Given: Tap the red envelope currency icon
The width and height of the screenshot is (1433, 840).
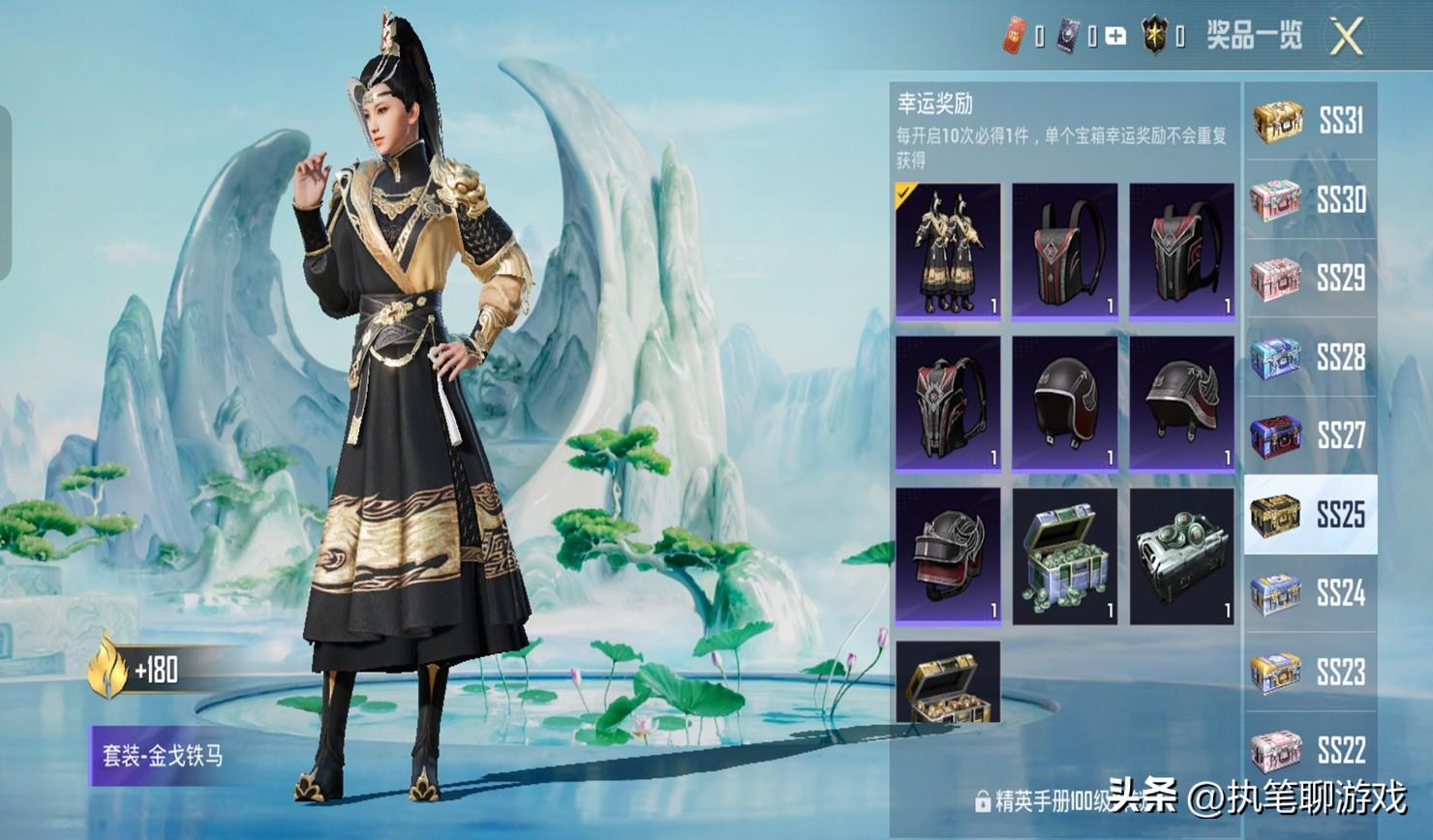Looking at the screenshot, I should [x=1013, y=37].
